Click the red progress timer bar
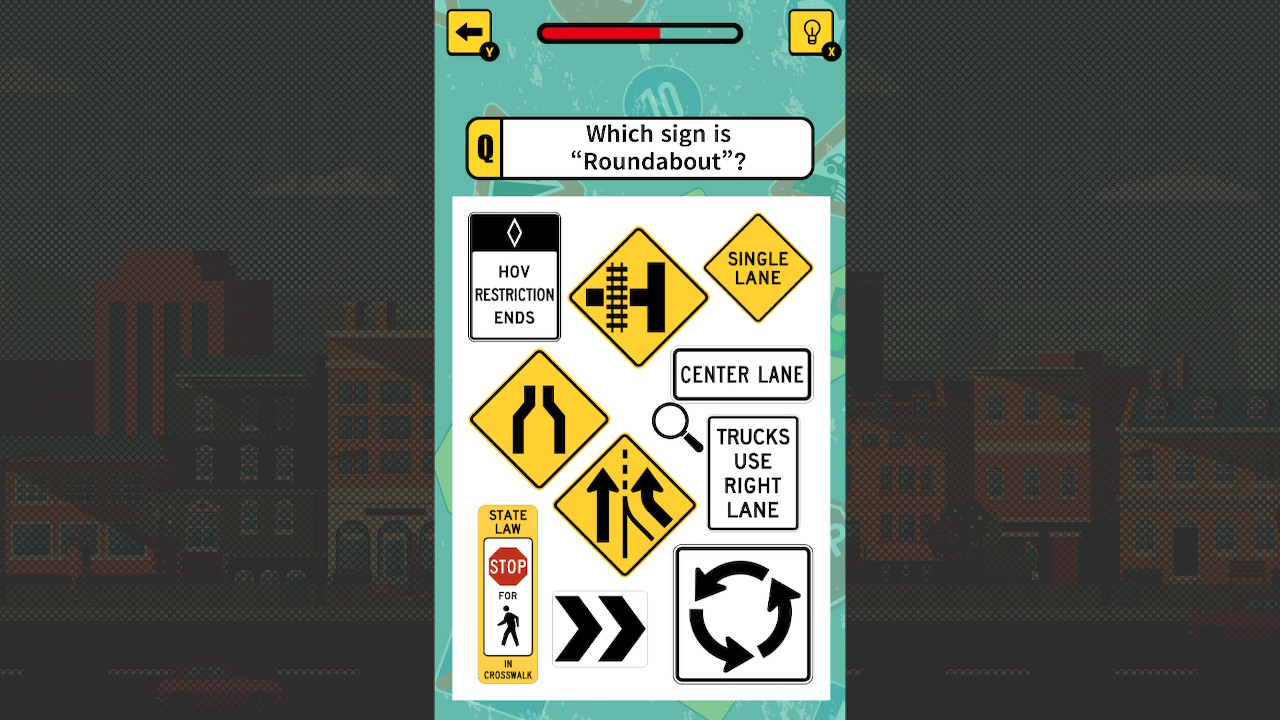Image resolution: width=1280 pixels, height=720 pixels. (x=600, y=32)
